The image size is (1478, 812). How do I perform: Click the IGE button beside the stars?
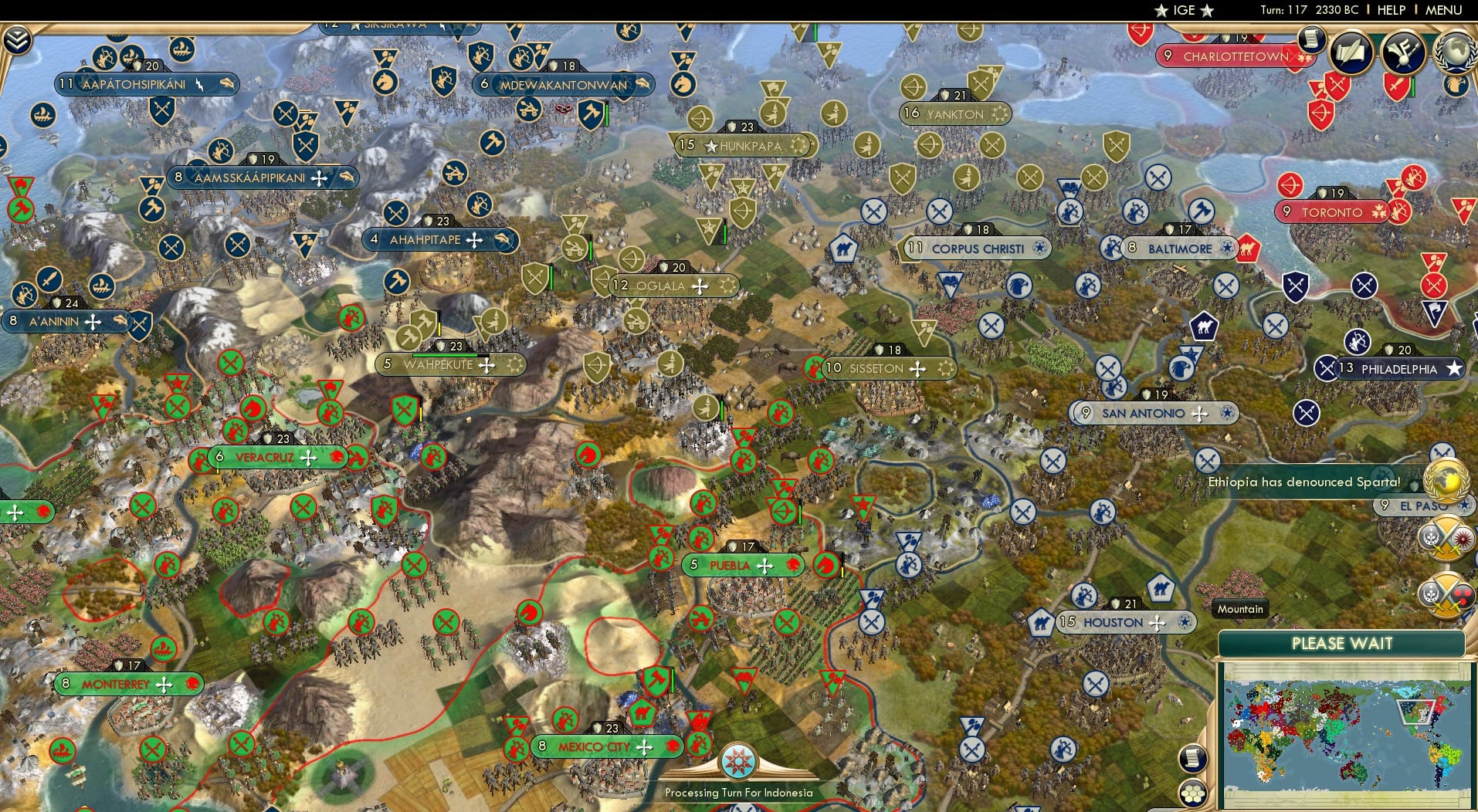[x=1185, y=10]
